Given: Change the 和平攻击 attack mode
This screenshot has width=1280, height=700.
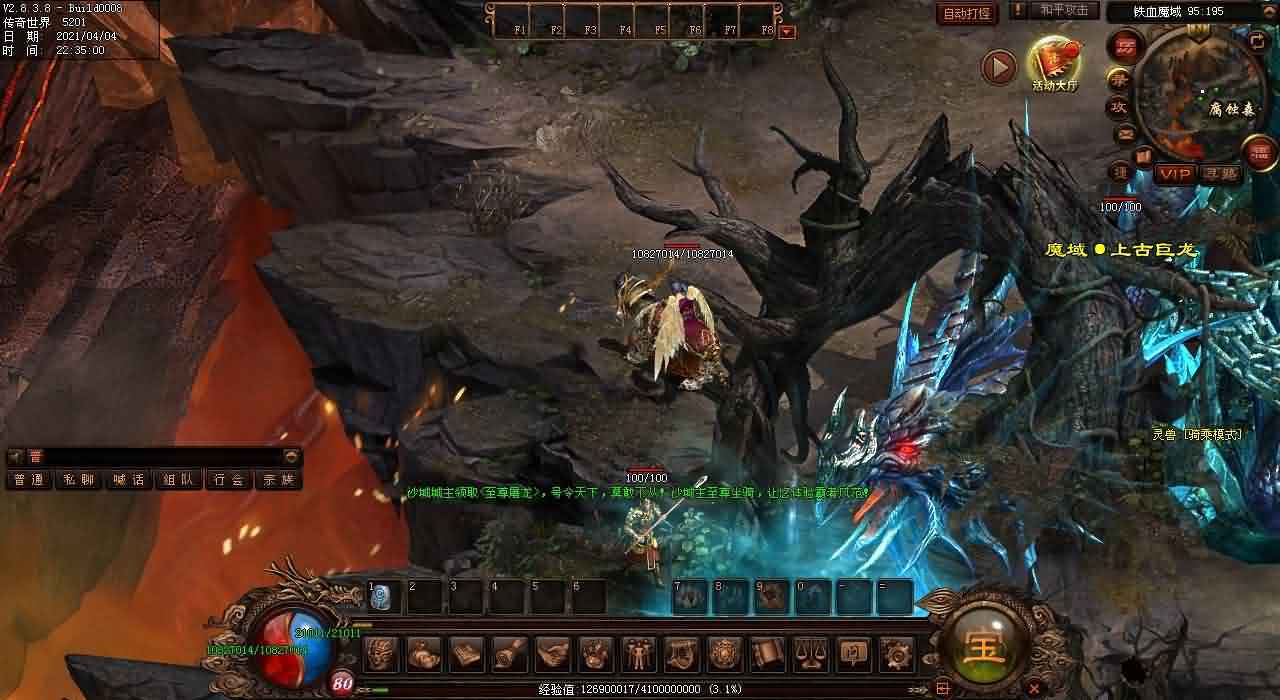Looking at the screenshot, I should [1063, 10].
